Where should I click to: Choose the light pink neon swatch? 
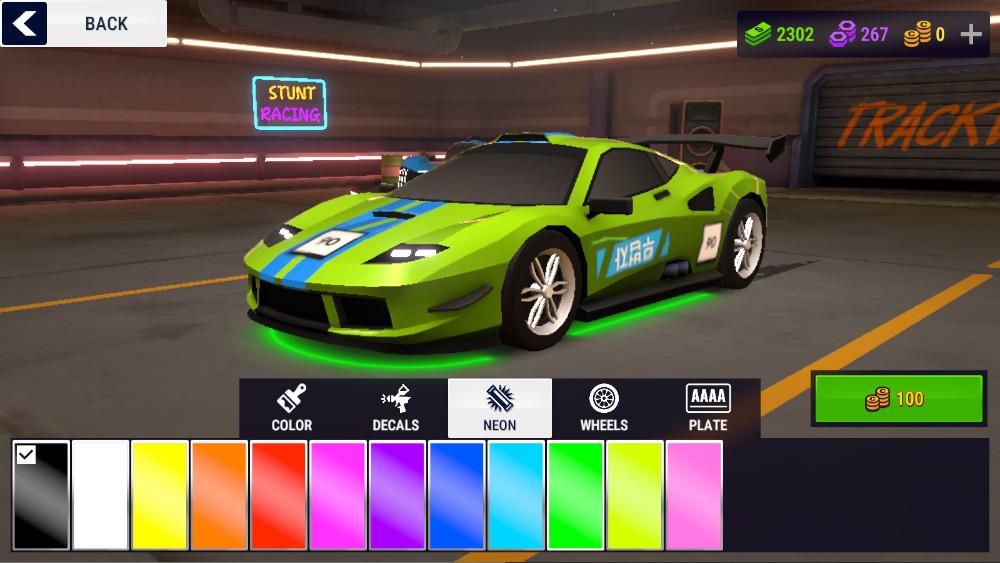point(694,495)
